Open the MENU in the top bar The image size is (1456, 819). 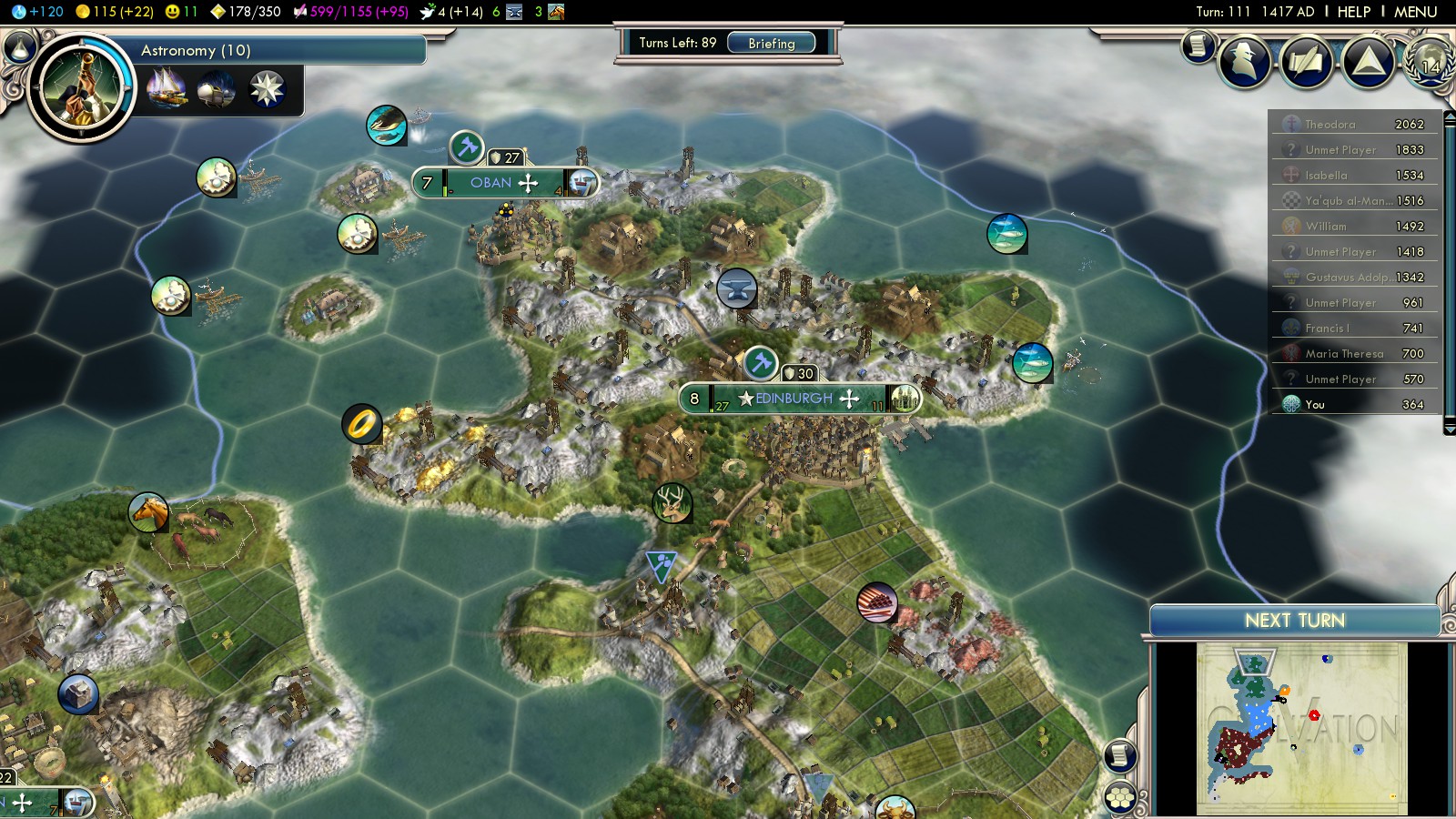point(1415,12)
